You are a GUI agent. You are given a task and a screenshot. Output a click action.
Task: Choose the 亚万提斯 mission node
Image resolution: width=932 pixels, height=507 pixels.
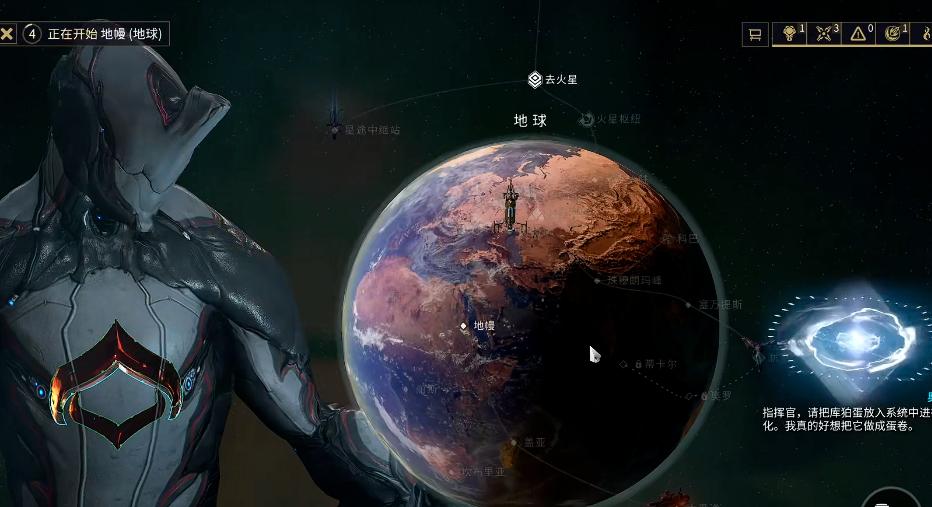click(688, 304)
